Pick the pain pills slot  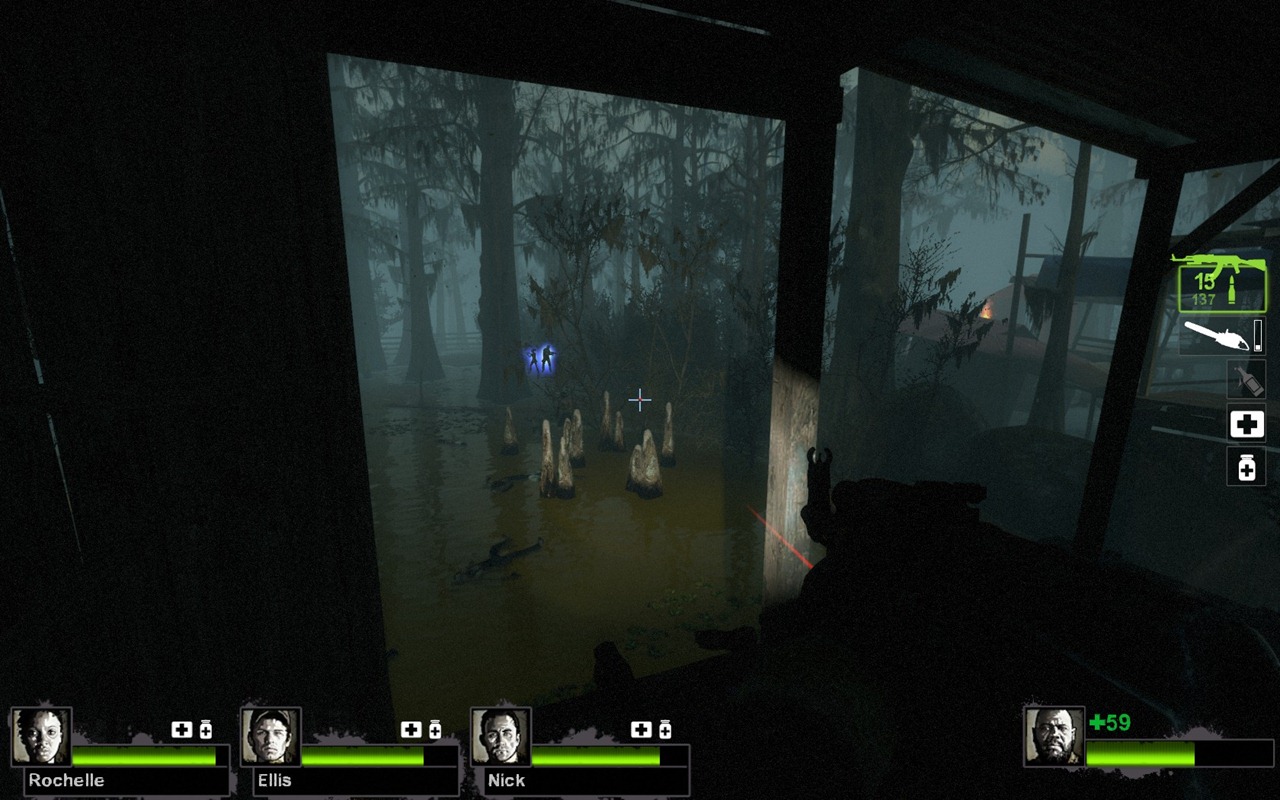1246,466
